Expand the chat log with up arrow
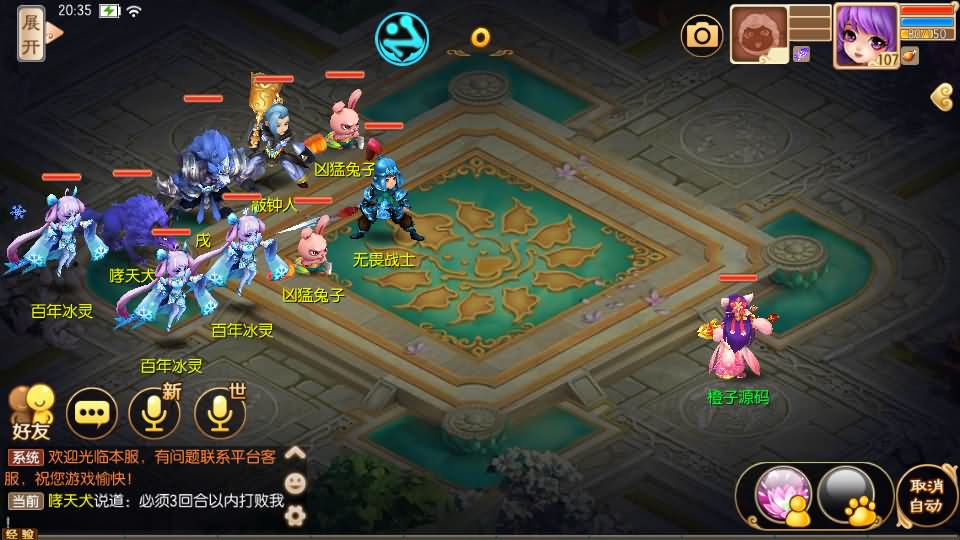This screenshot has width=960, height=540. (295, 453)
